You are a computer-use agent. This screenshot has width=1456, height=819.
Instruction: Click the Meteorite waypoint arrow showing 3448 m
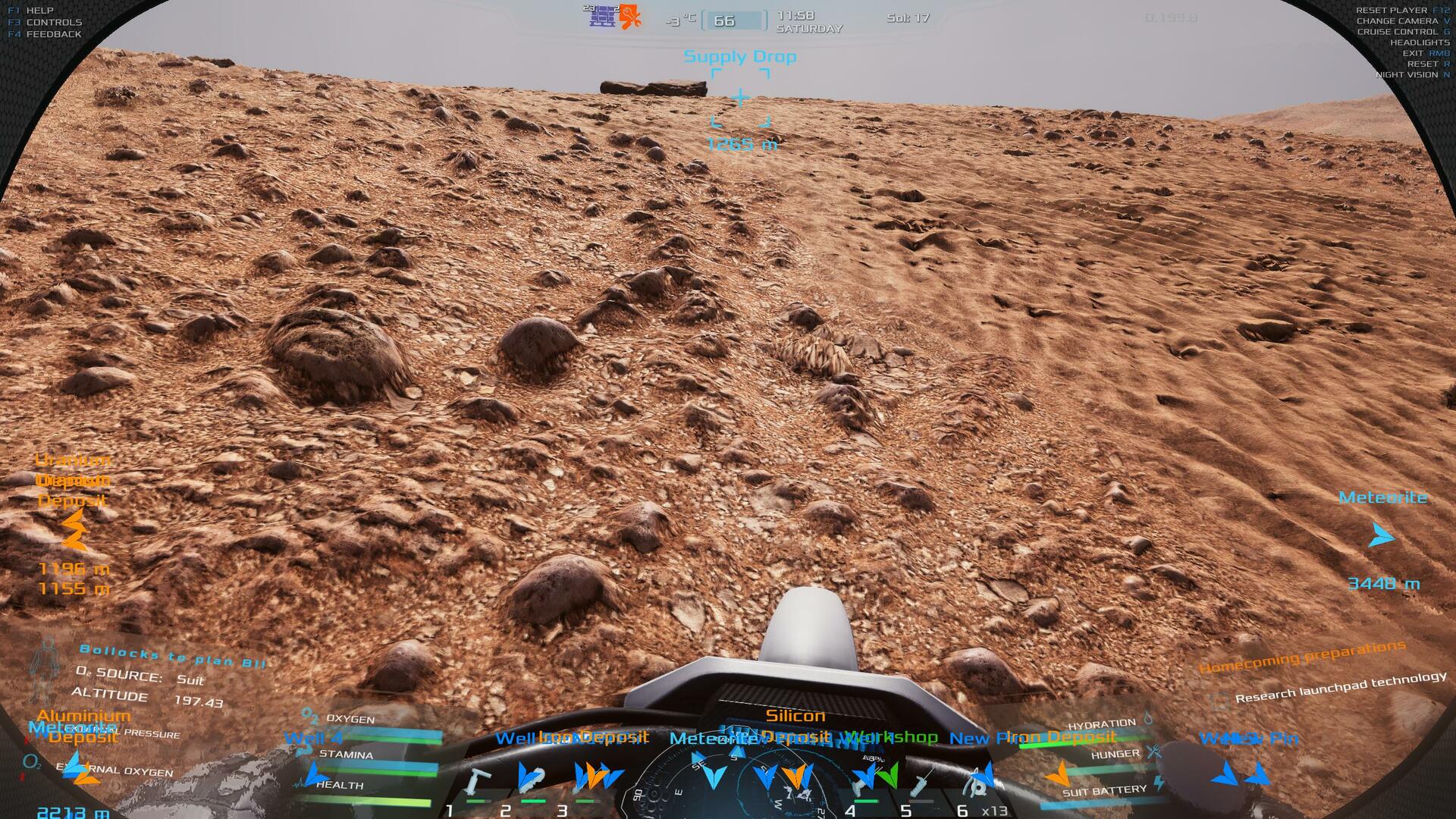point(1382,536)
